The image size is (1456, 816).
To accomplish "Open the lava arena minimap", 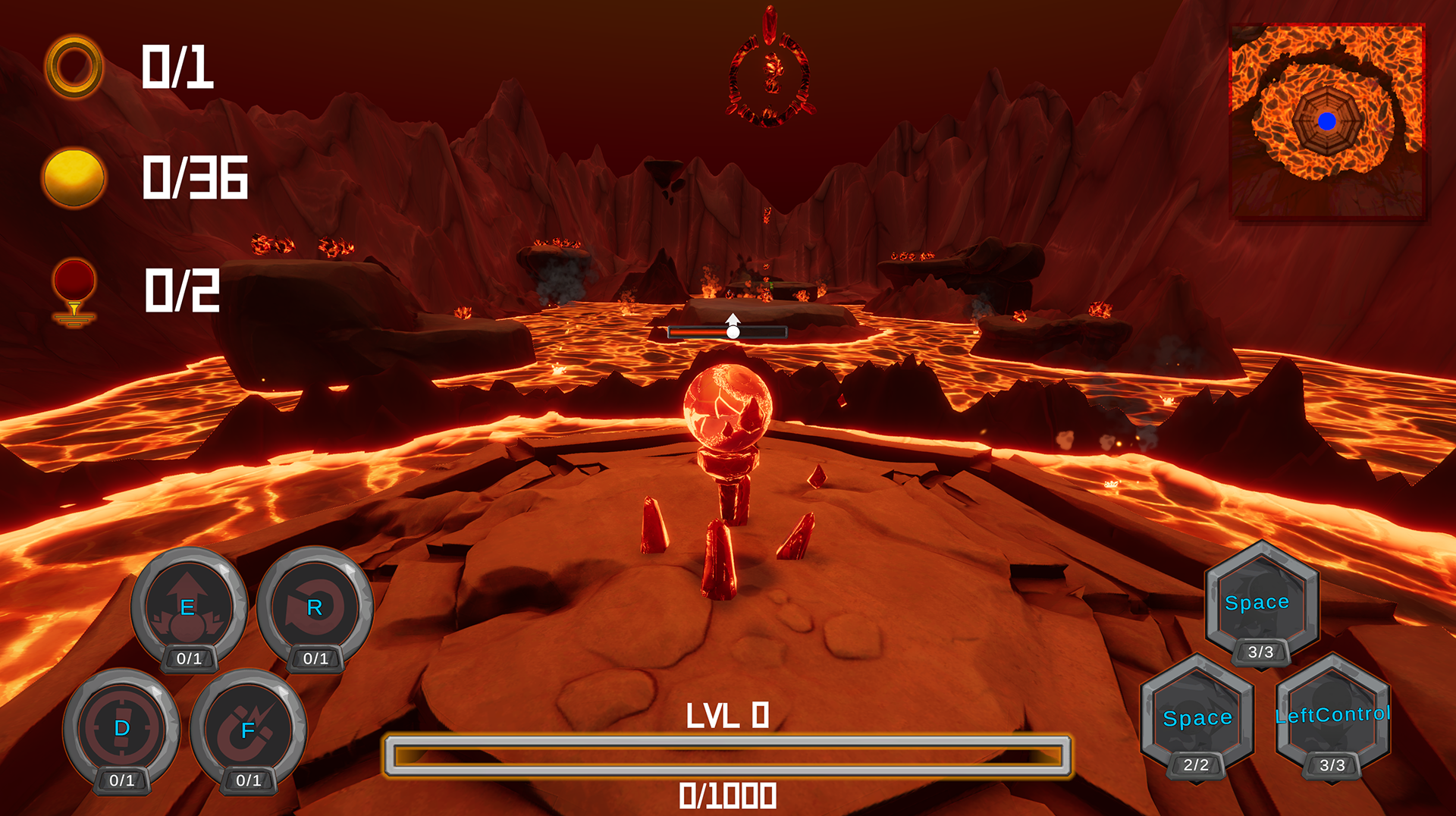I will [x=1327, y=121].
